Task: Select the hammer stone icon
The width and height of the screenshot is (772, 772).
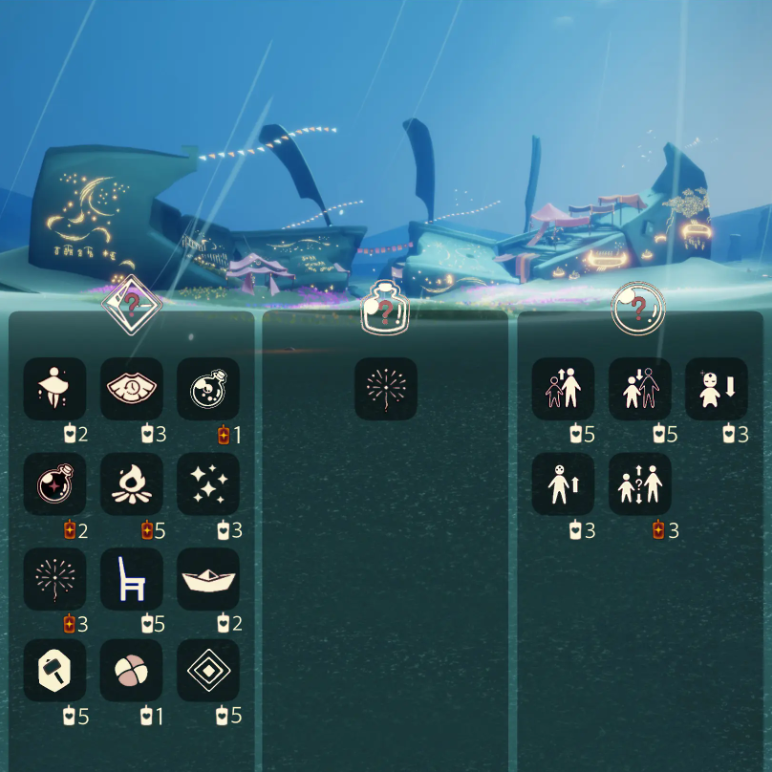Action: [x=55, y=671]
